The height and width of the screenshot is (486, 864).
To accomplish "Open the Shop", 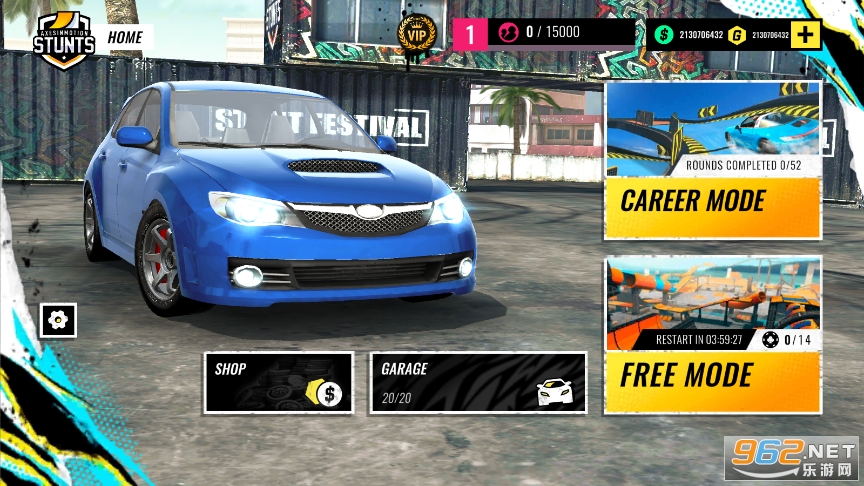I will tap(278, 382).
